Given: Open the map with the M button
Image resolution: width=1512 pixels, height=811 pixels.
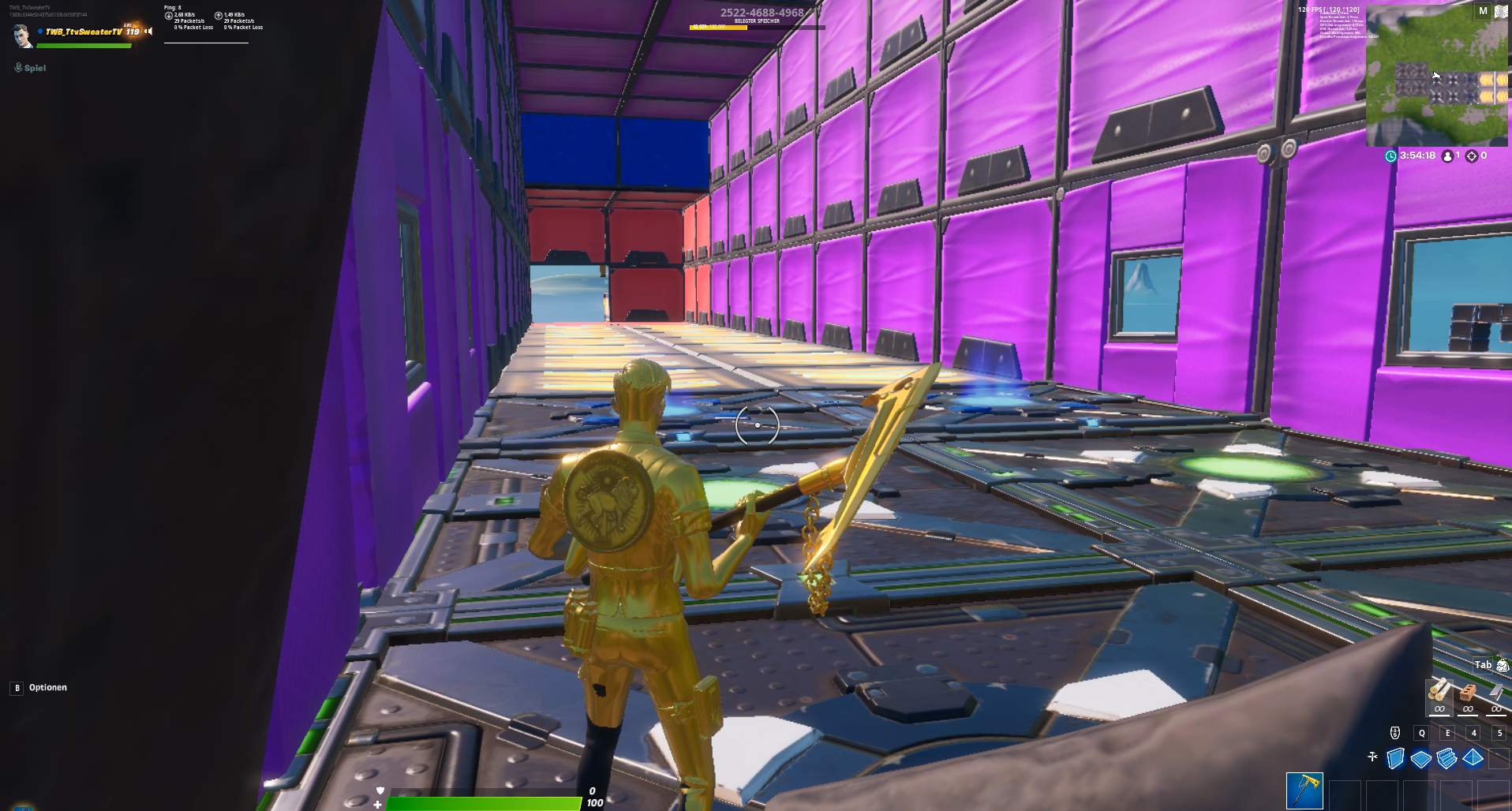Looking at the screenshot, I should (1481, 12).
